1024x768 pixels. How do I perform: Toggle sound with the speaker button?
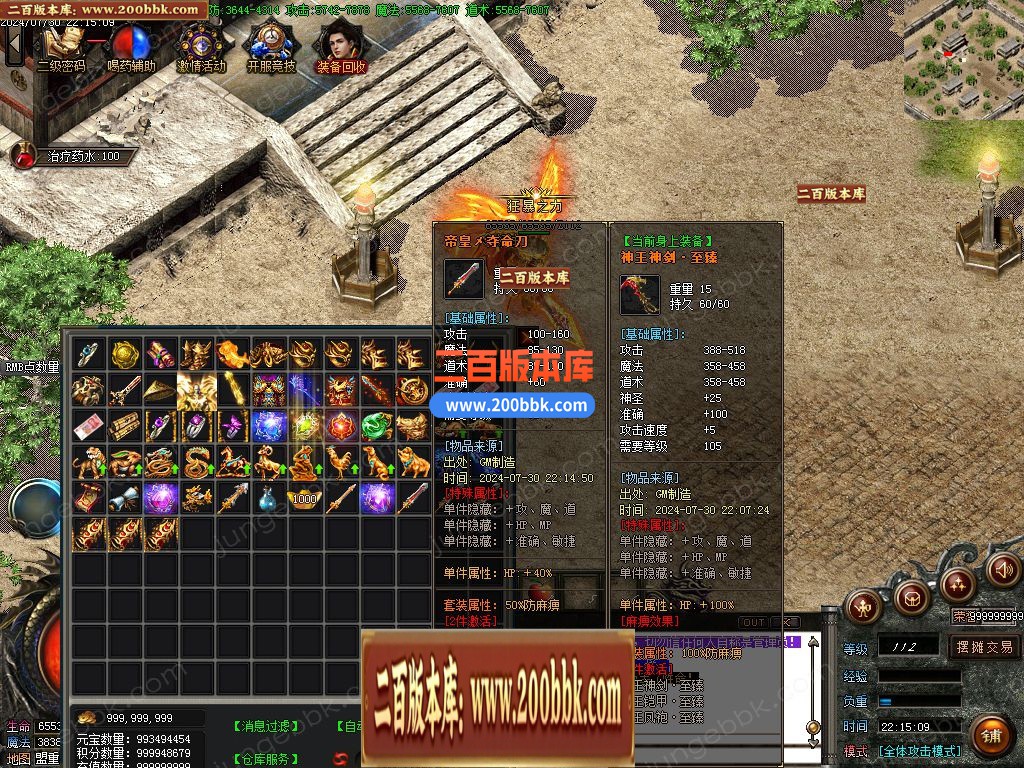pos(1003,570)
